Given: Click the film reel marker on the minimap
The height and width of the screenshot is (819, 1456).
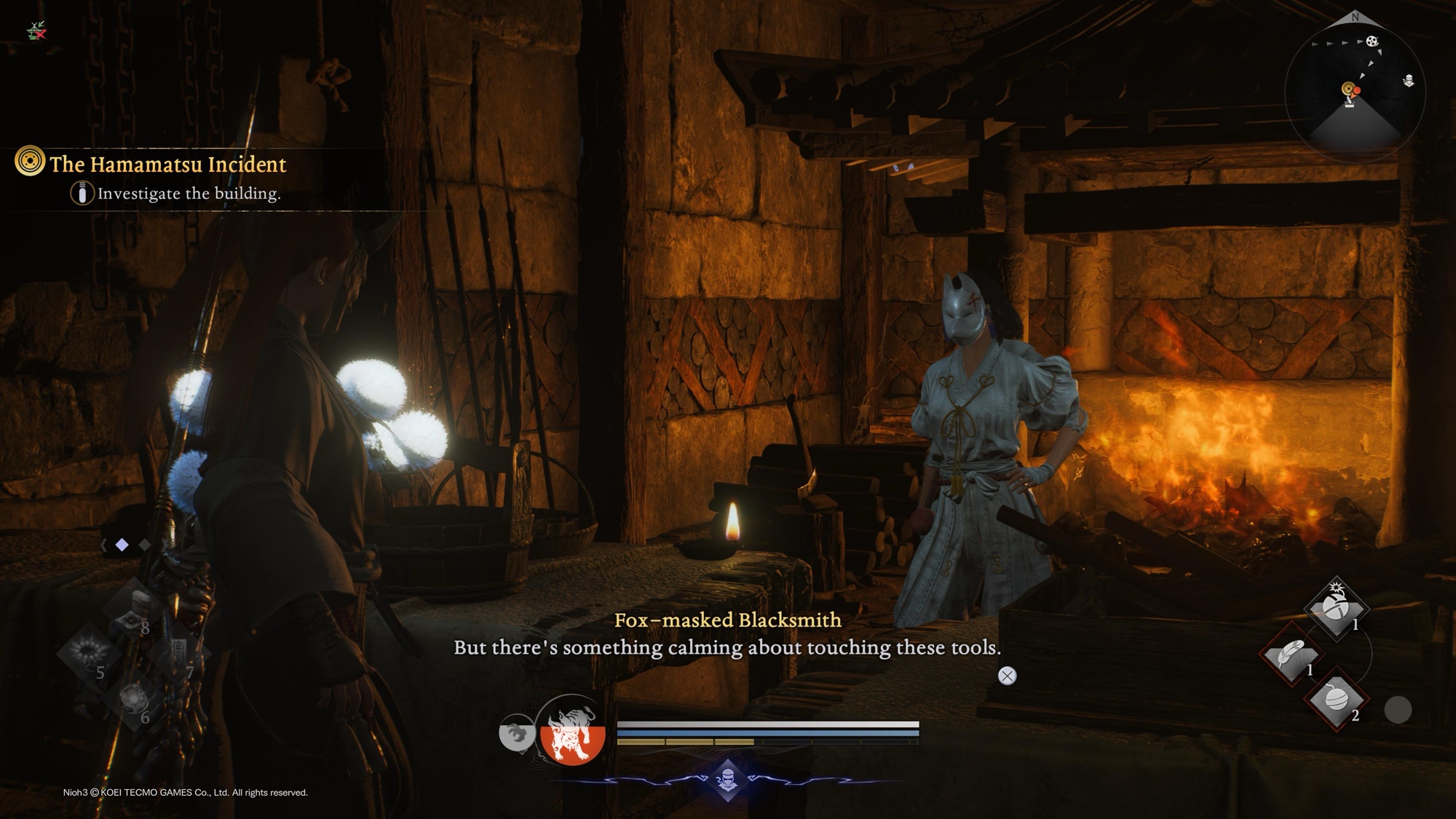Looking at the screenshot, I should 1372,41.
